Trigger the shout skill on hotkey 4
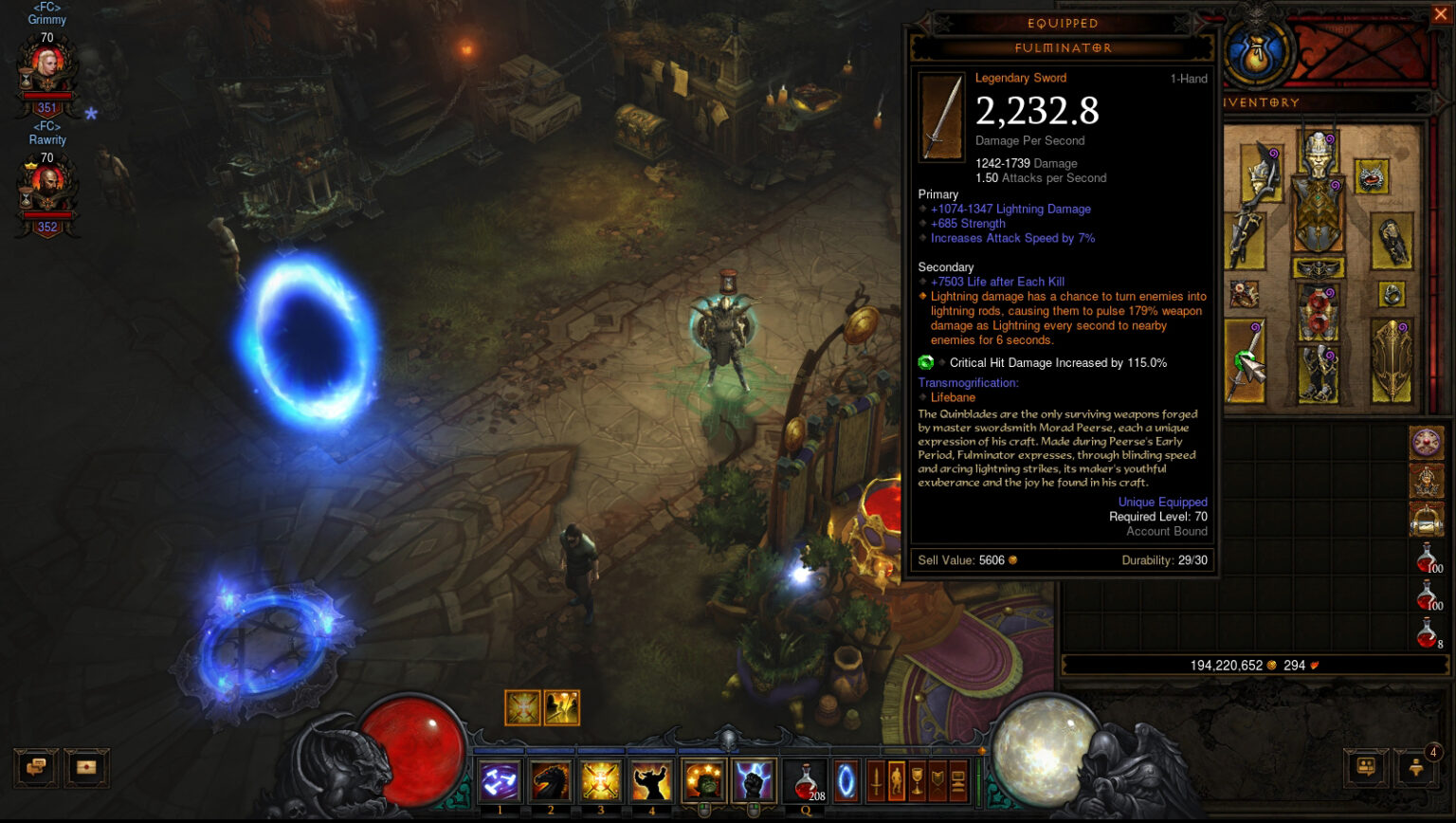 (x=652, y=779)
